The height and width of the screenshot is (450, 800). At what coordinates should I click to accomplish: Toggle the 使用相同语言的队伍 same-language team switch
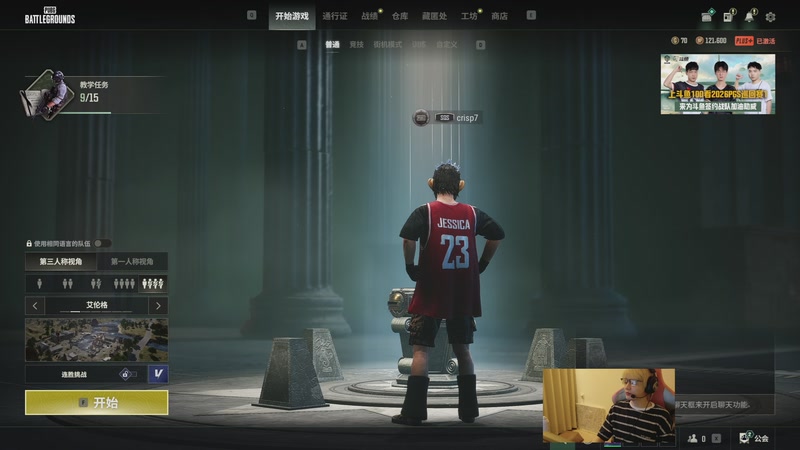(x=102, y=243)
